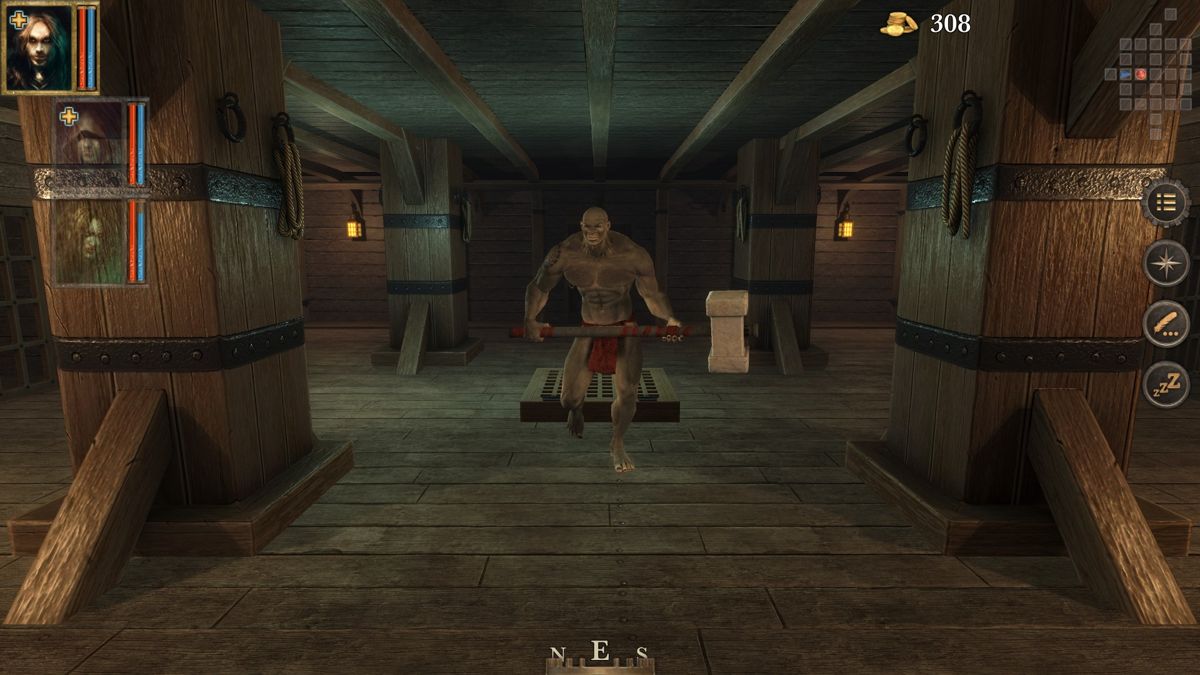Open the list menu gear button
1200x675 pixels.
click(x=1166, y=203)
